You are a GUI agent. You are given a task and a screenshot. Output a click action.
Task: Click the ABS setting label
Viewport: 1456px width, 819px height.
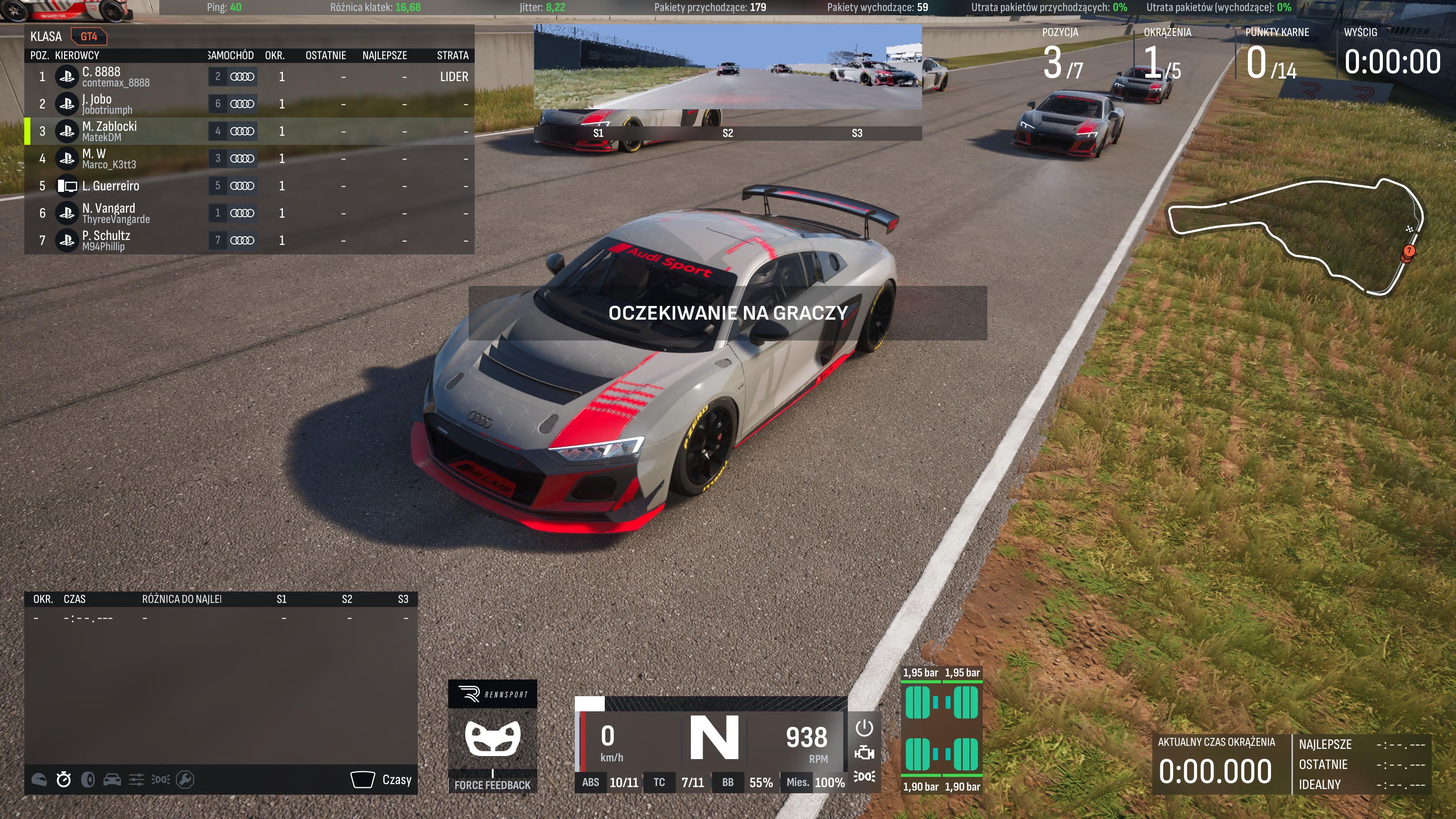[x=591, y=783]
